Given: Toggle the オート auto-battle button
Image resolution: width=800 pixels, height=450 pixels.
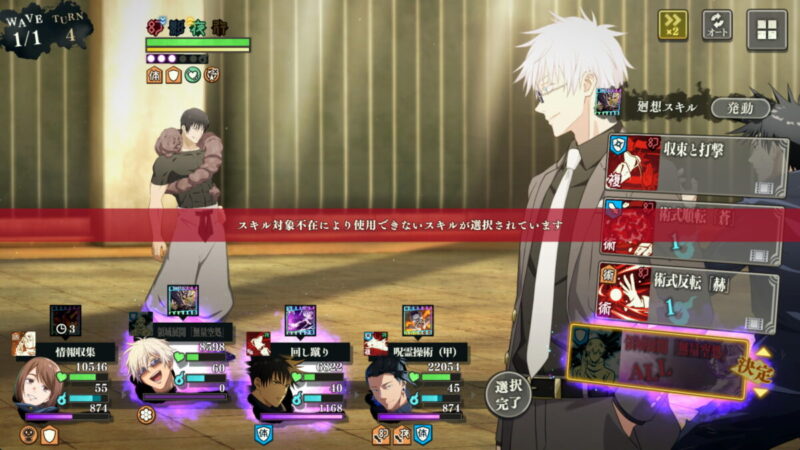Looking at the screenshot, I should pos(717,26).
